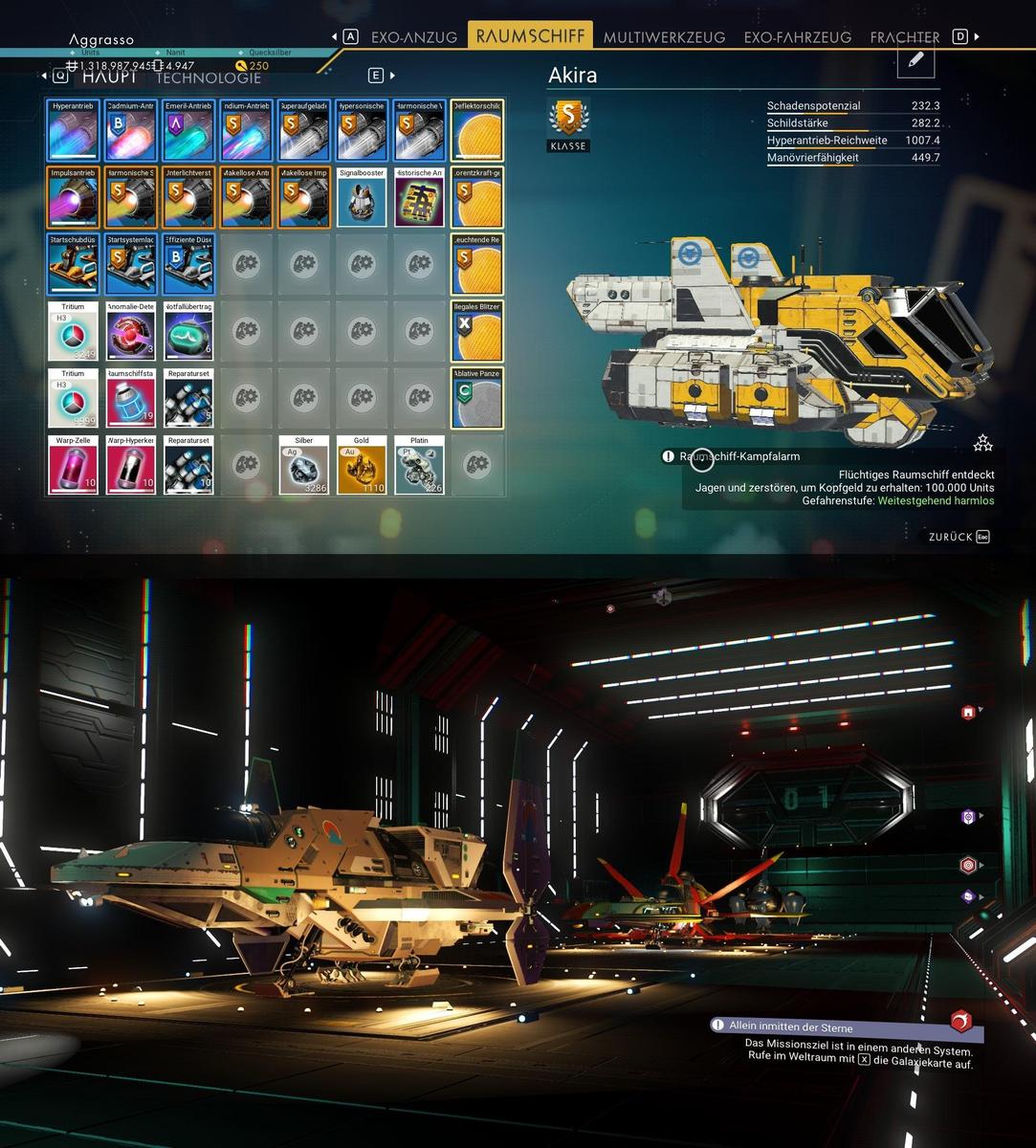Click the pencil rename button

(915, 60)
